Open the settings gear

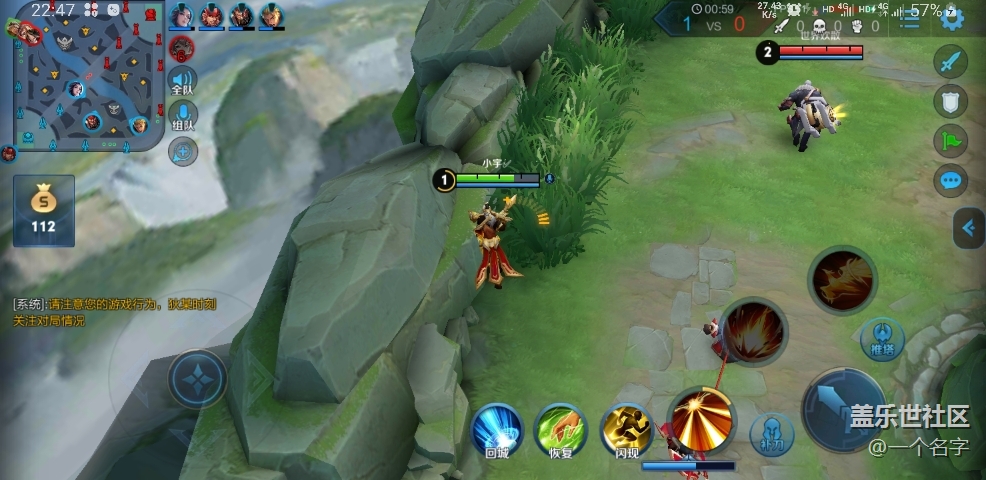[951, 17]
